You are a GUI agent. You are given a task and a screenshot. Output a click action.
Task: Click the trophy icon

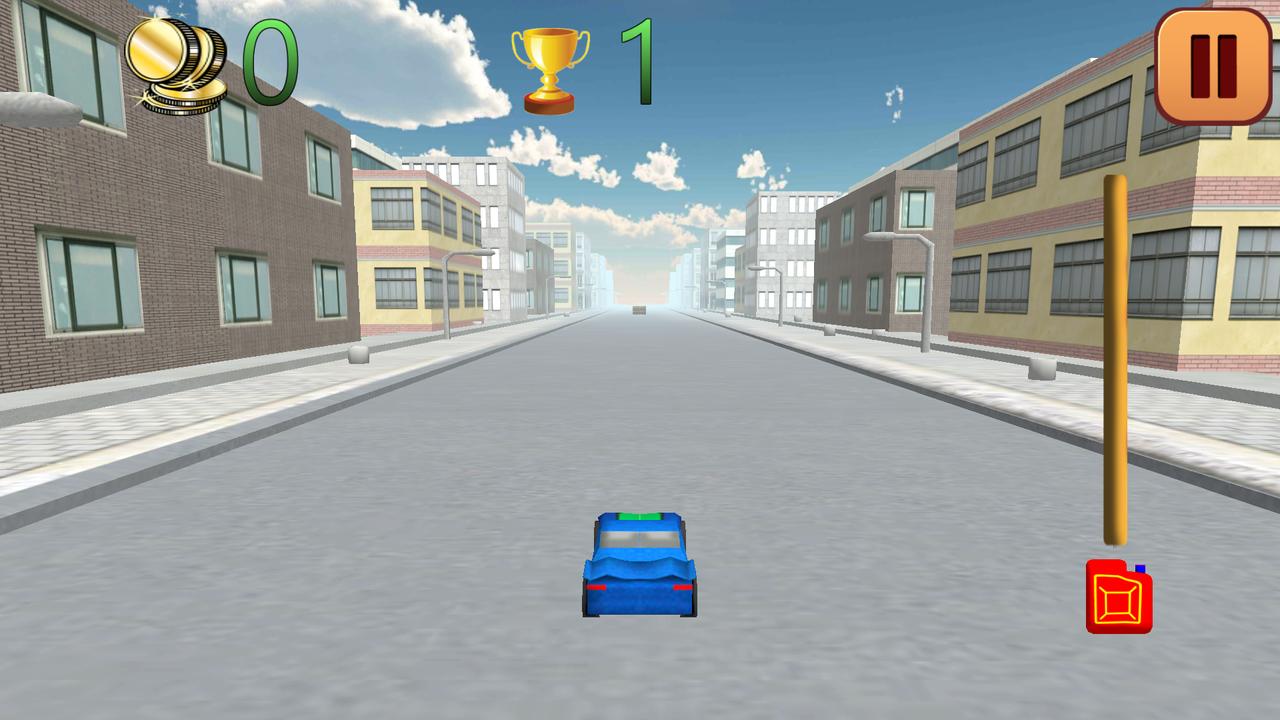(549, 65)
